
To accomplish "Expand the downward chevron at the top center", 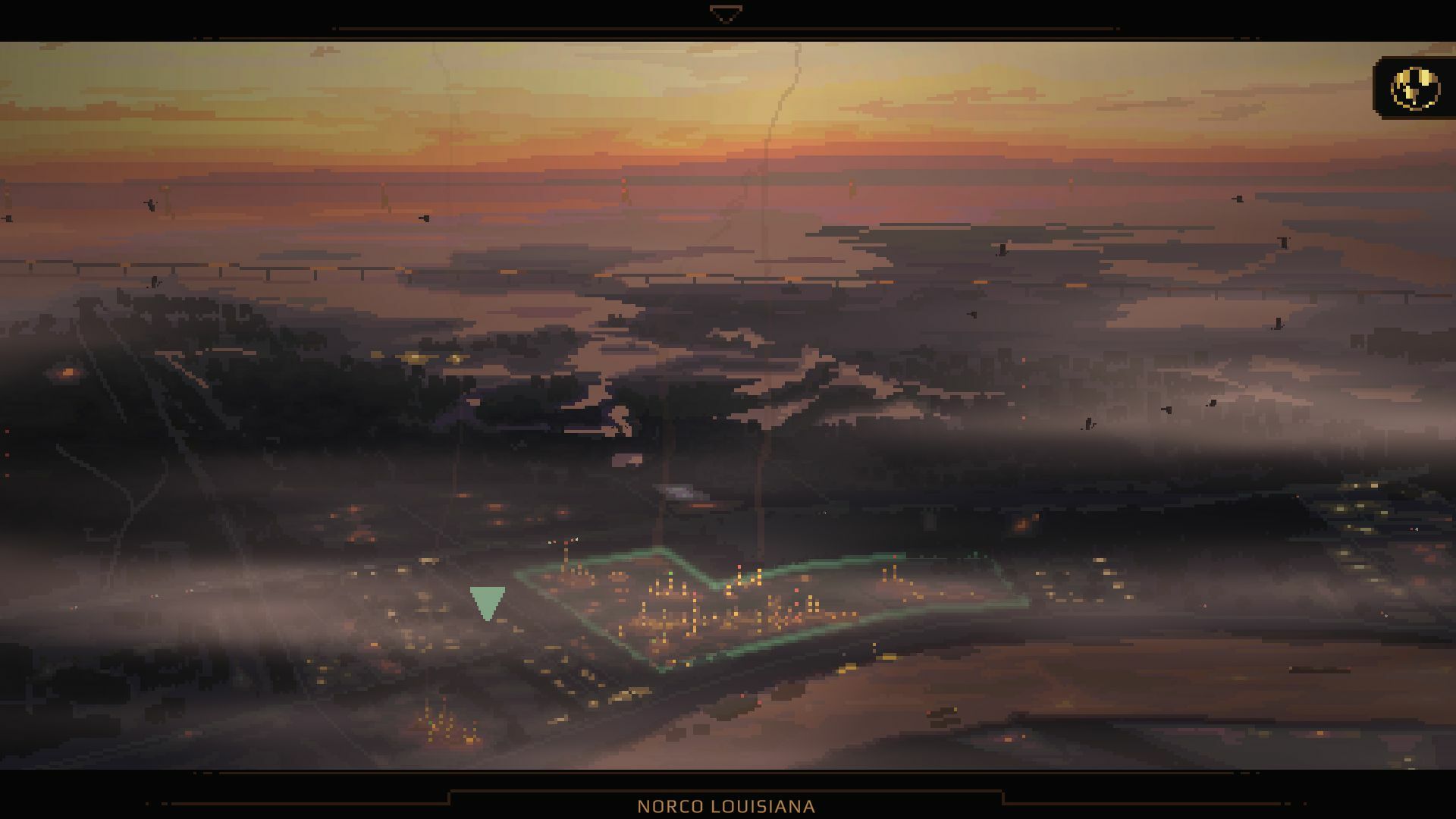I will [726, 12].
